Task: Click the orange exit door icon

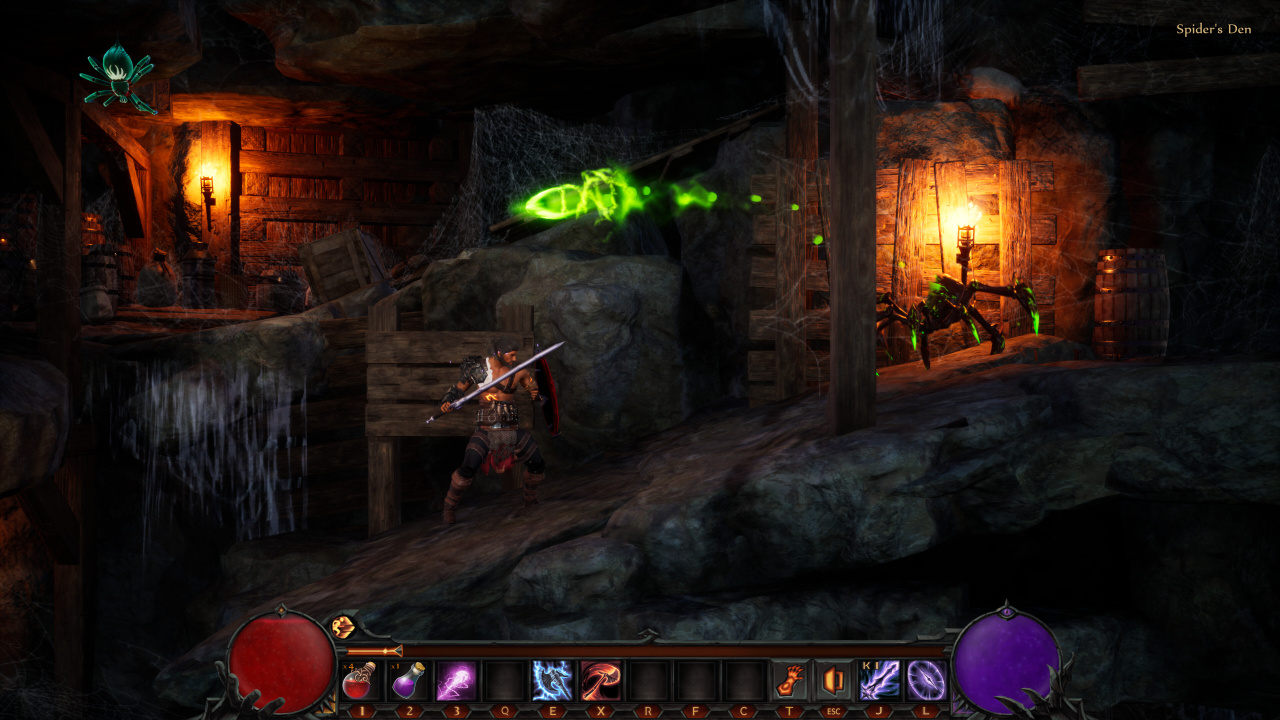Action: tap(833, 681)
